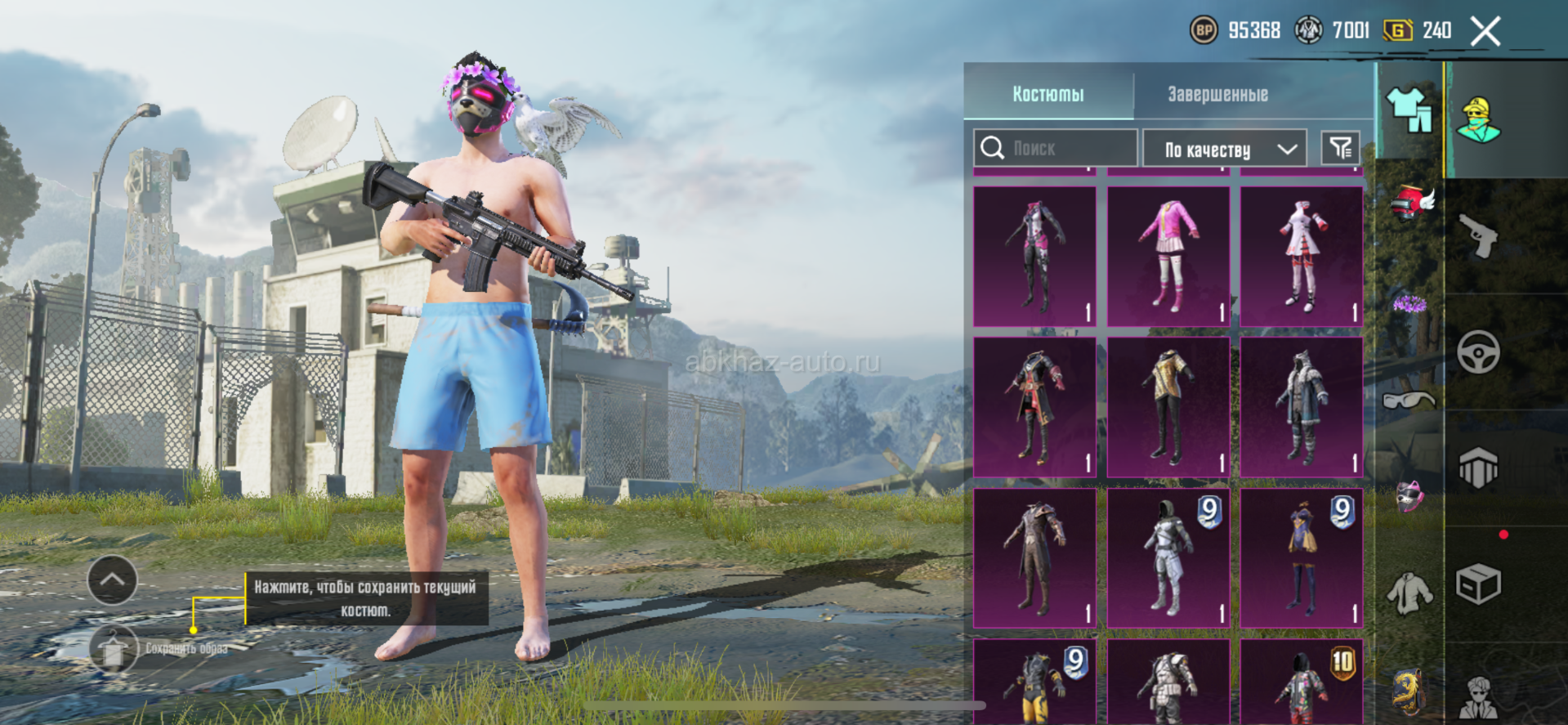Open the clothing outfits category icon
Screen dimensions: 1568x725
pos(1409,110)
